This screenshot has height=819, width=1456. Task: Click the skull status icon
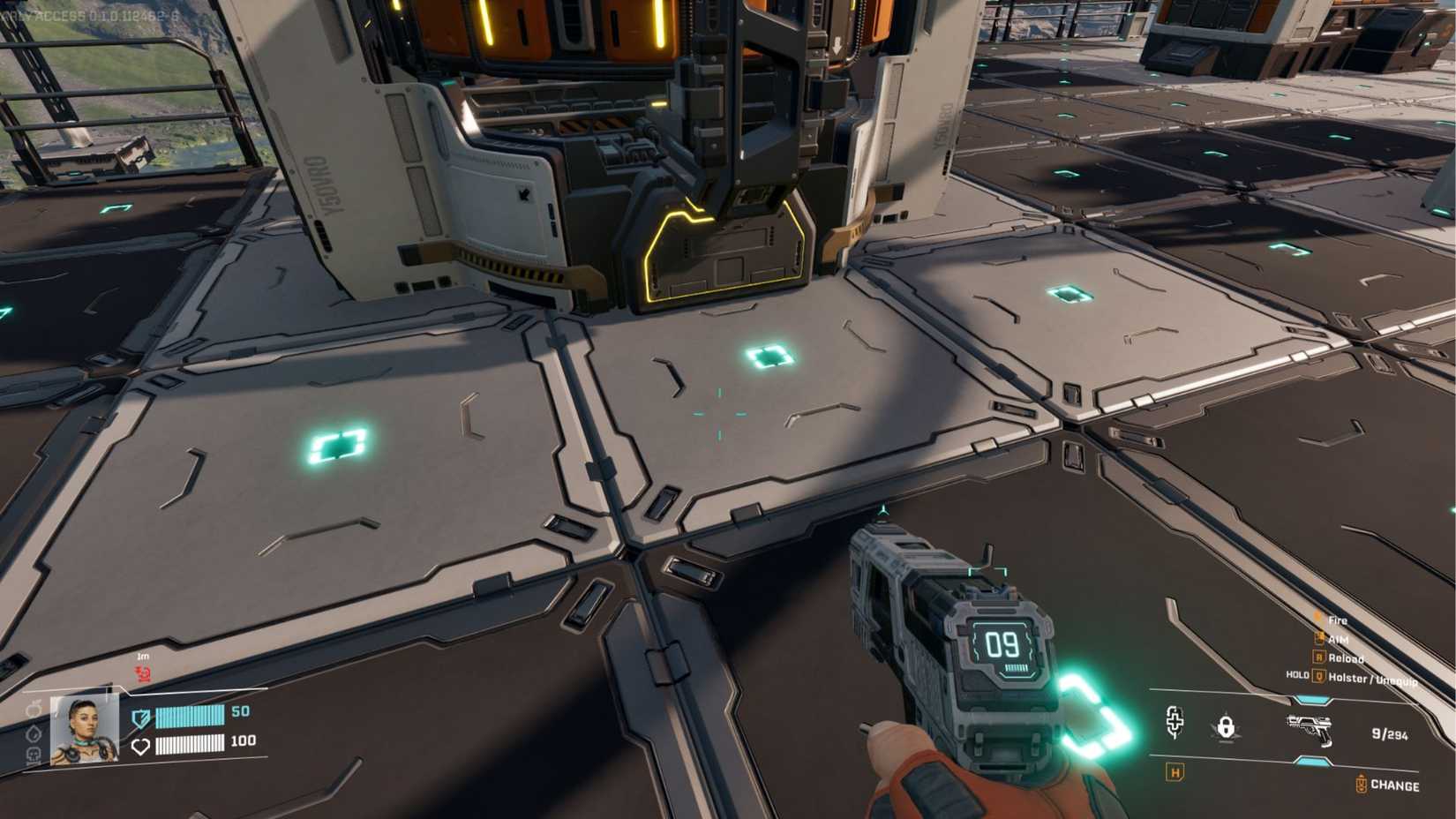tap(34, 755)
